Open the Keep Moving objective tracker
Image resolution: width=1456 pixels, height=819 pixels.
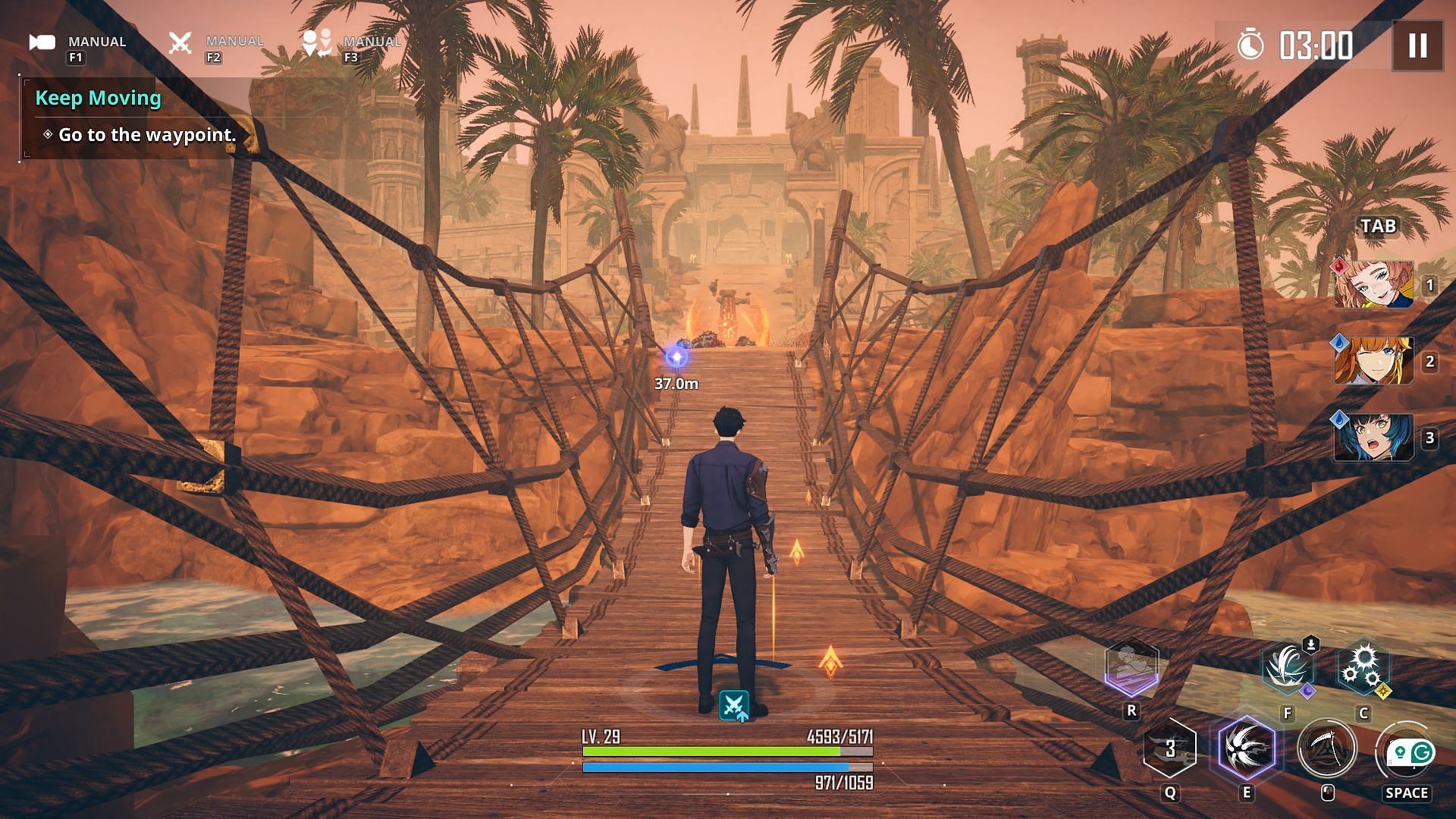point(99,99)
